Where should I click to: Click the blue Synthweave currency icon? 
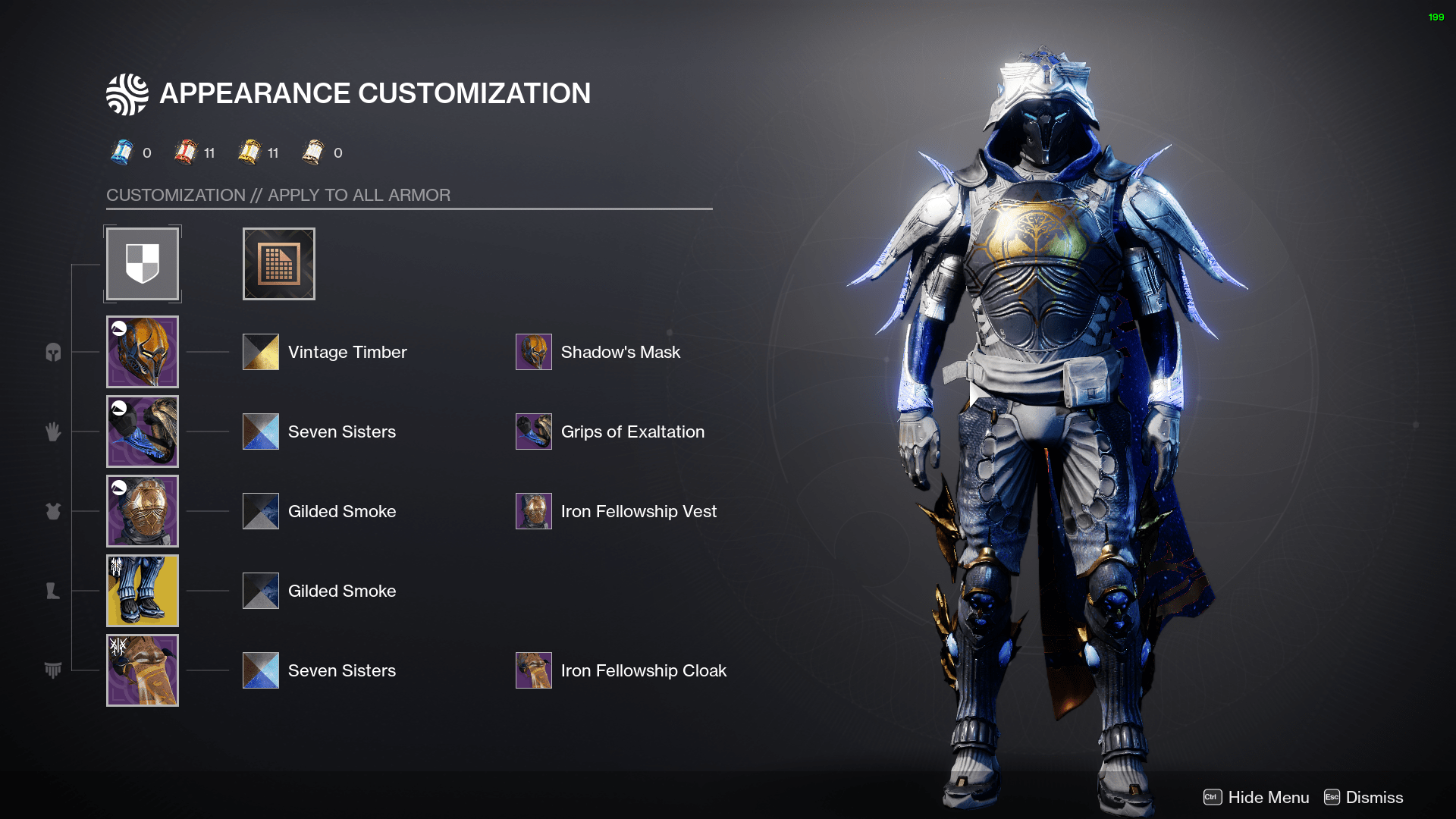point(124,152)
